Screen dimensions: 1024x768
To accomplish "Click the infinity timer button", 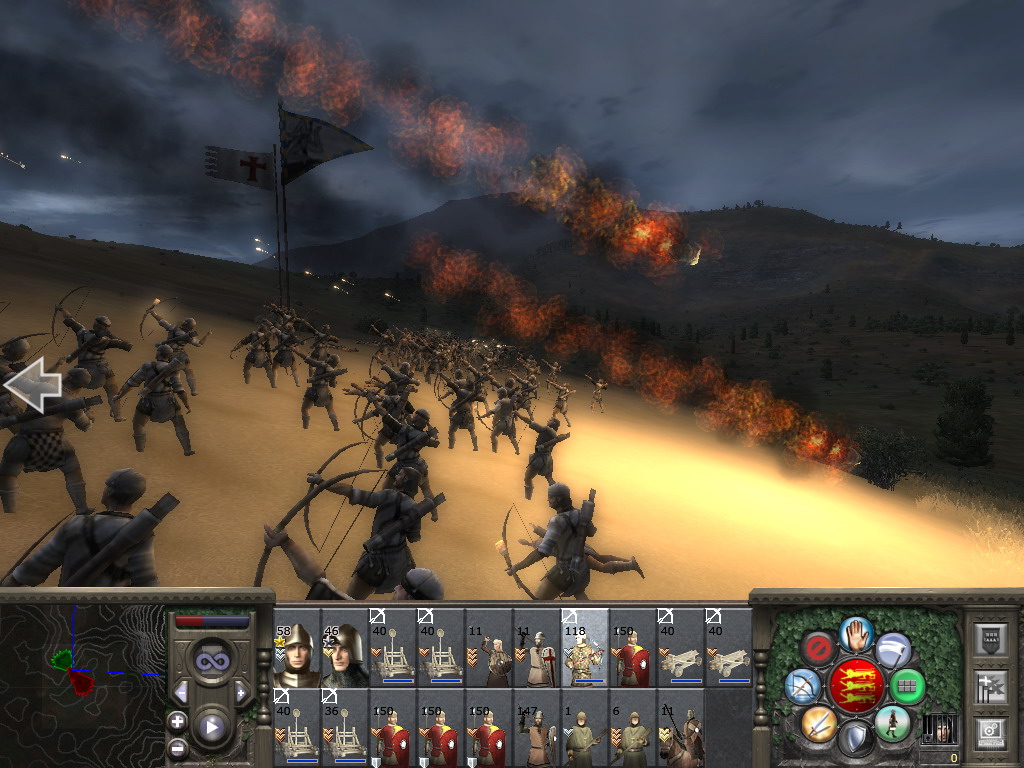I will pyautogui.click(x=211, y=660).
